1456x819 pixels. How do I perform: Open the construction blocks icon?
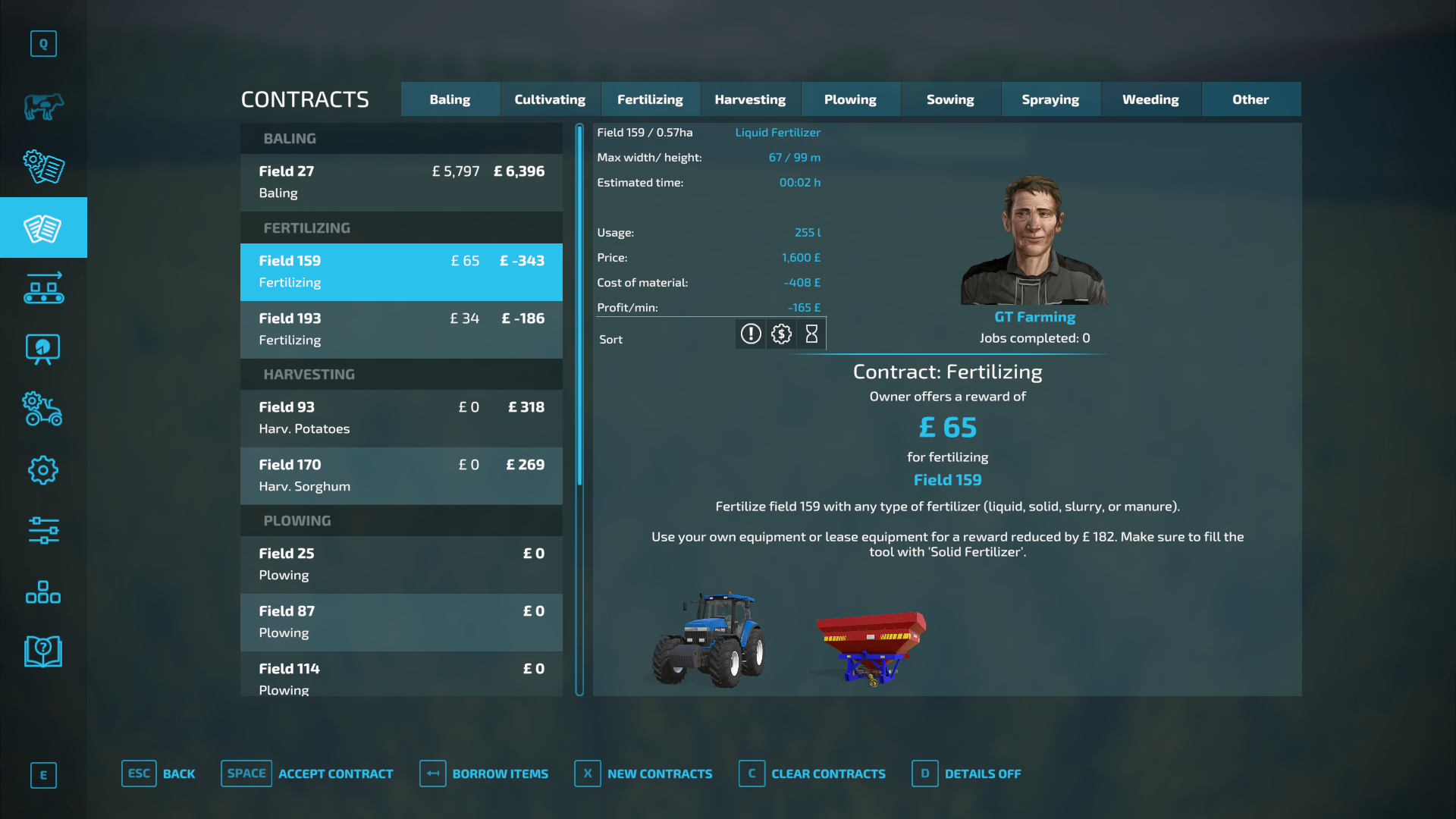click(43, 592)
